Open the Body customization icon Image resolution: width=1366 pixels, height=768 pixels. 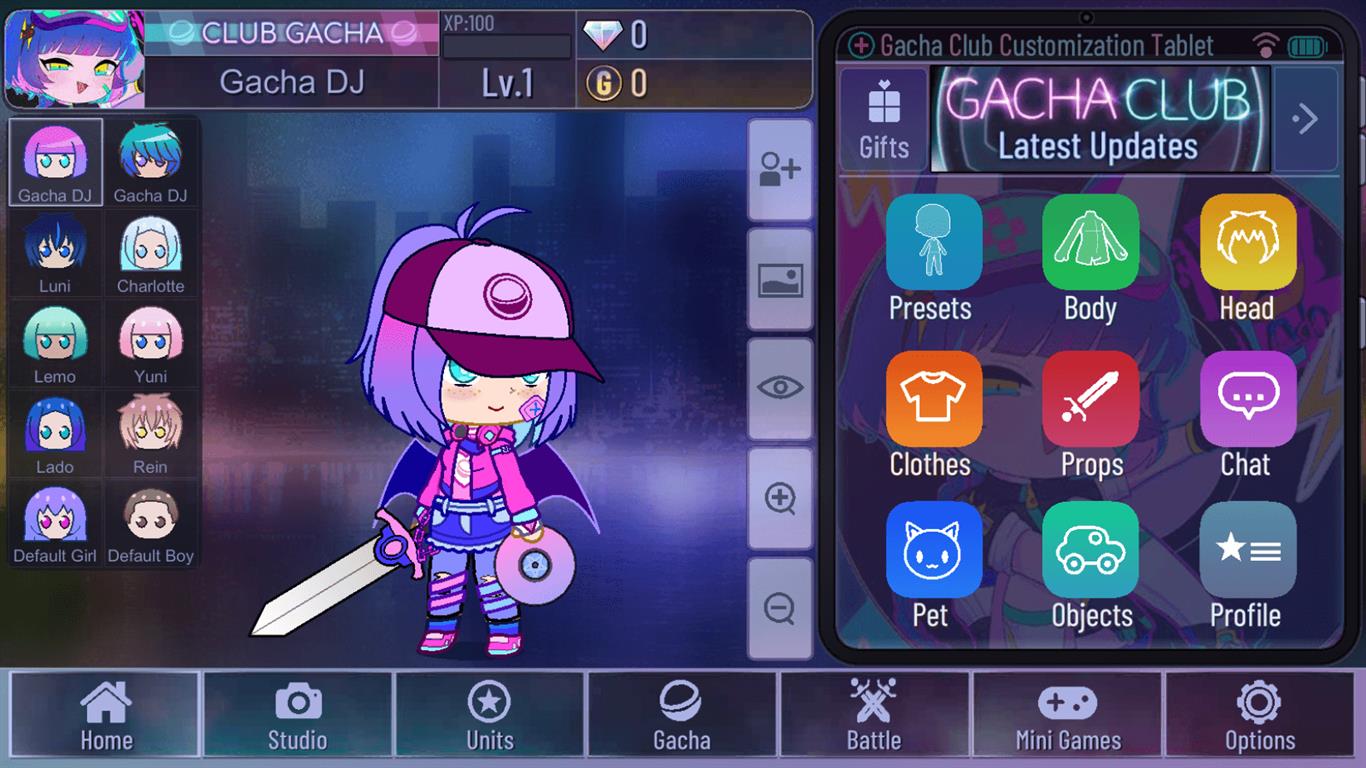[x=1089, y=242]
